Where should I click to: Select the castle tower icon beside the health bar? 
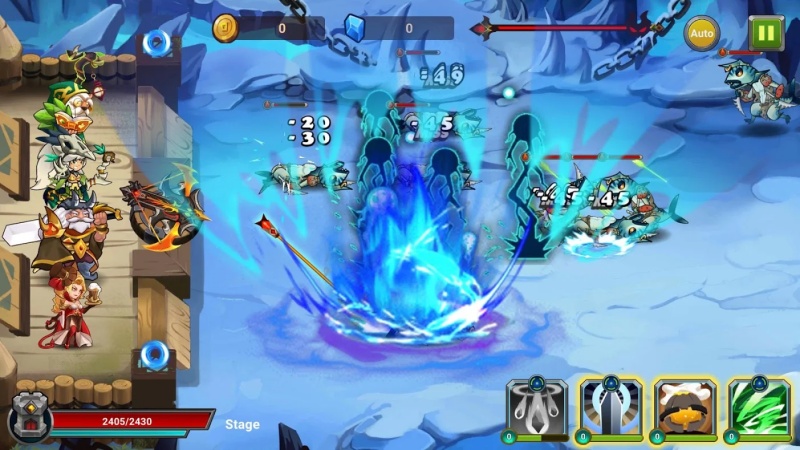click(x=28, y=420)
